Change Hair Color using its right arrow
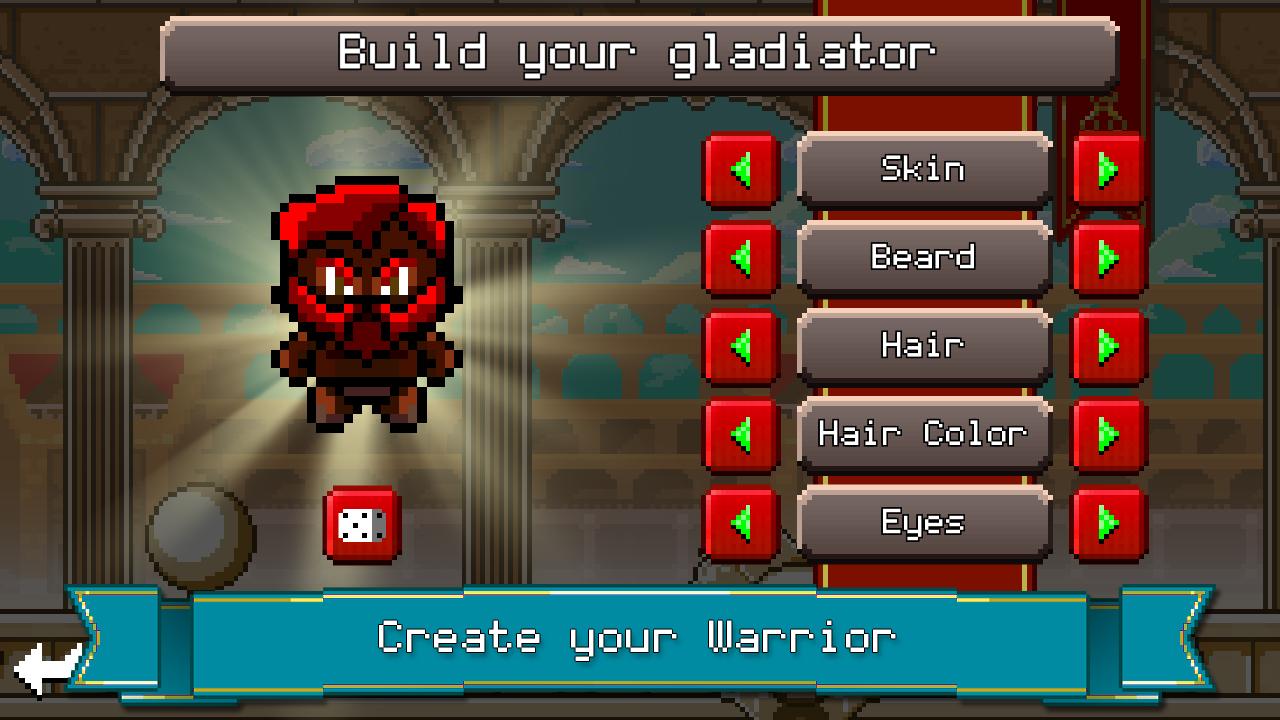Viewport: 1280px width, 720px height. (x=1108, y=433)
